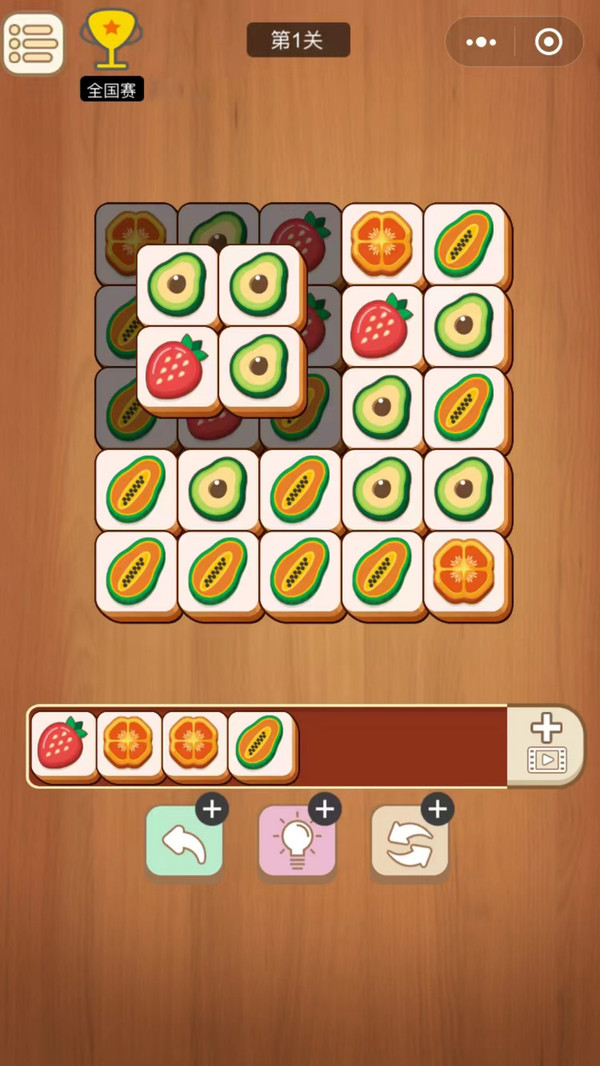Use the undo arrow power-up

pyautogui.click(x=184, y=842)
